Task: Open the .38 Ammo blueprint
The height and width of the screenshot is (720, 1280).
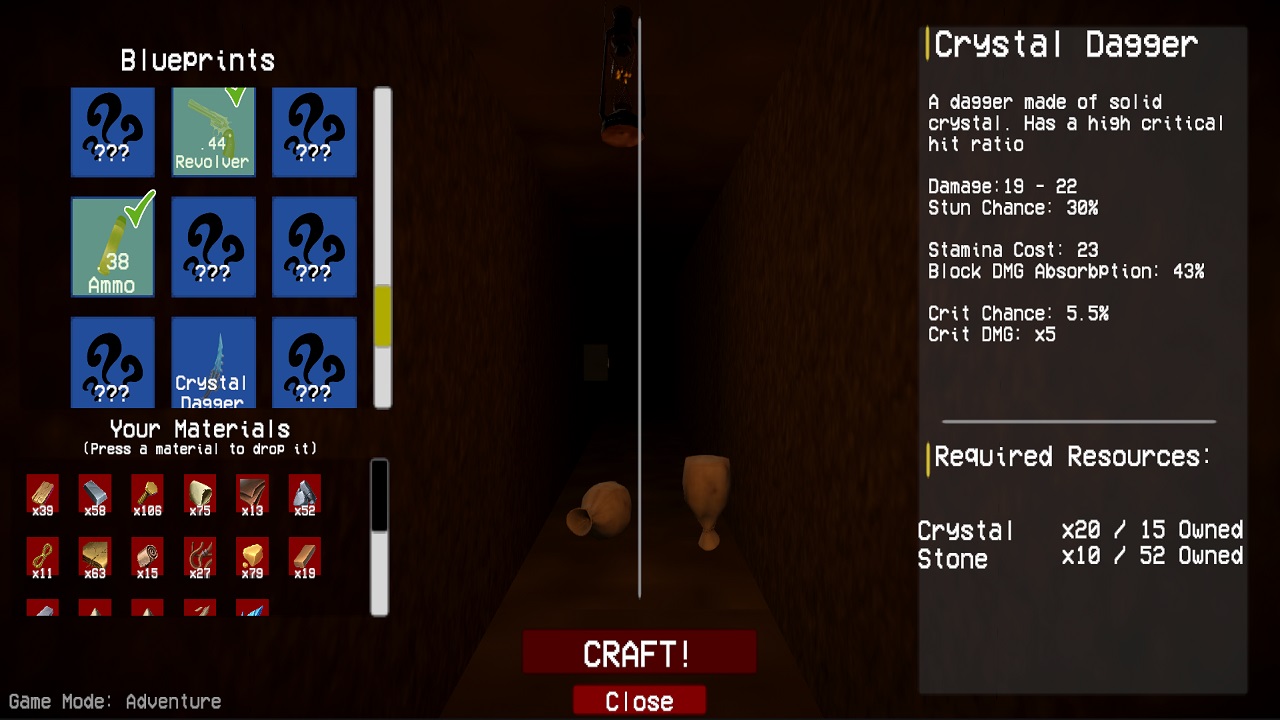Action: pos(113,247)
